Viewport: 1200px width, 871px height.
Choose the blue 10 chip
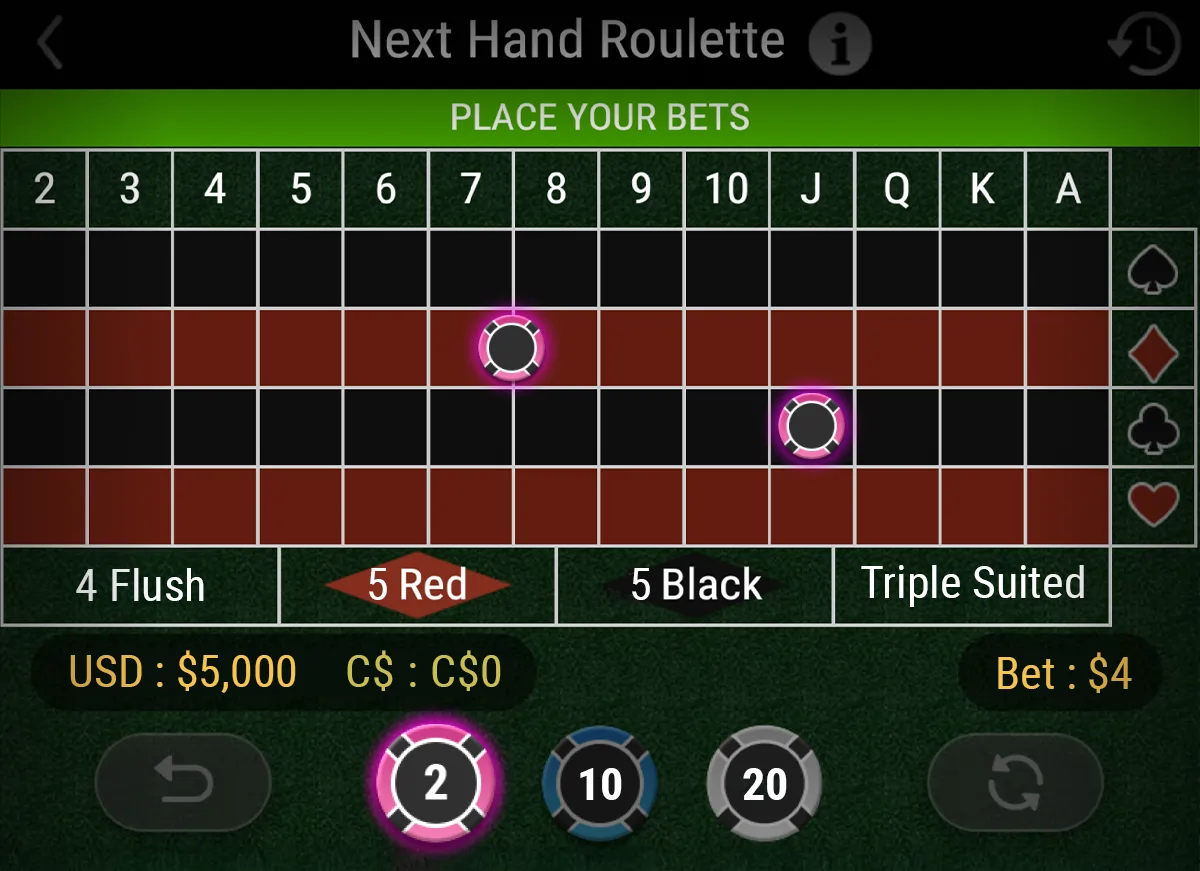600,784
